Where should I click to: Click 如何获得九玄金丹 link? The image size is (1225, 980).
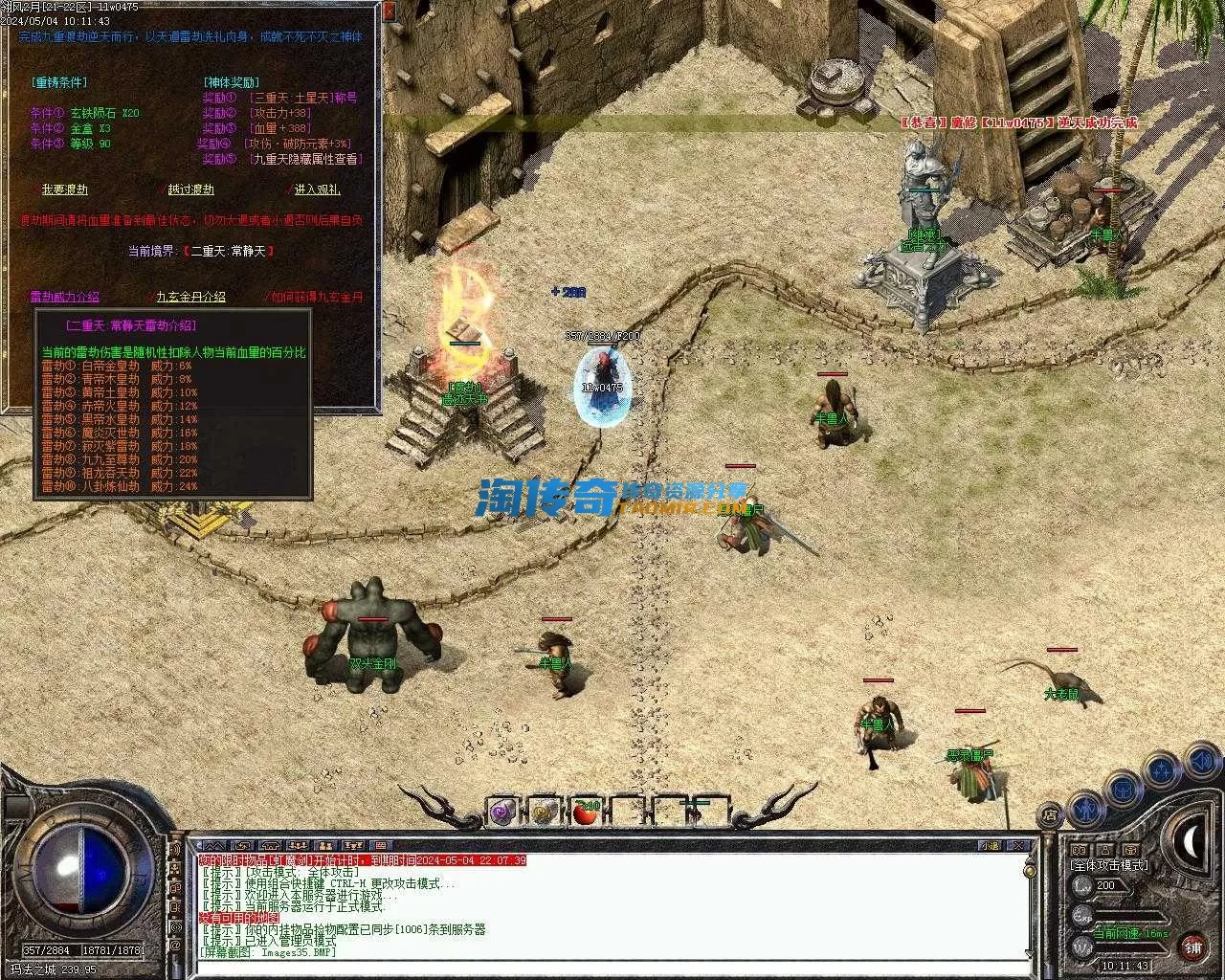click(317, 297)
